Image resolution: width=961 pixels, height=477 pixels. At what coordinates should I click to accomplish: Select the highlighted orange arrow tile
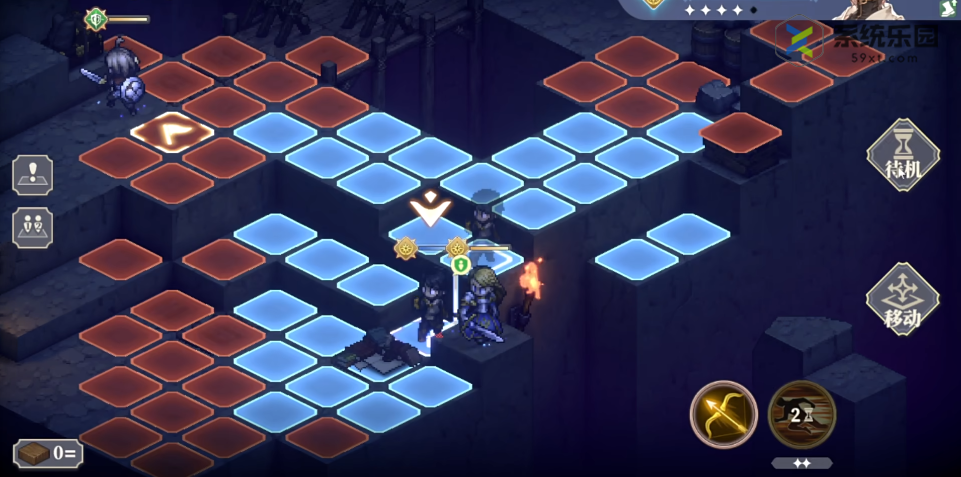point(172,131)
